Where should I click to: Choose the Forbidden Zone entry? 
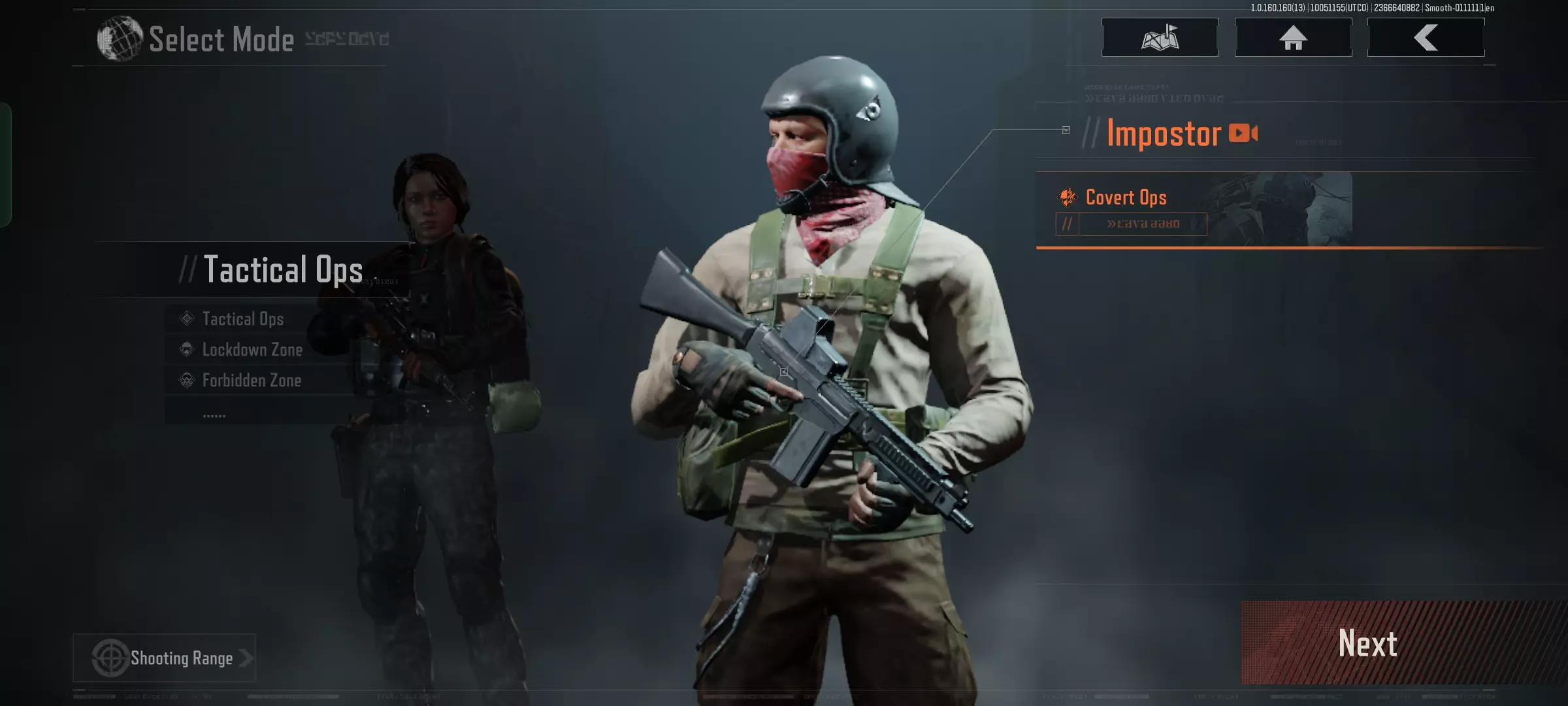(x=252, y=380)
